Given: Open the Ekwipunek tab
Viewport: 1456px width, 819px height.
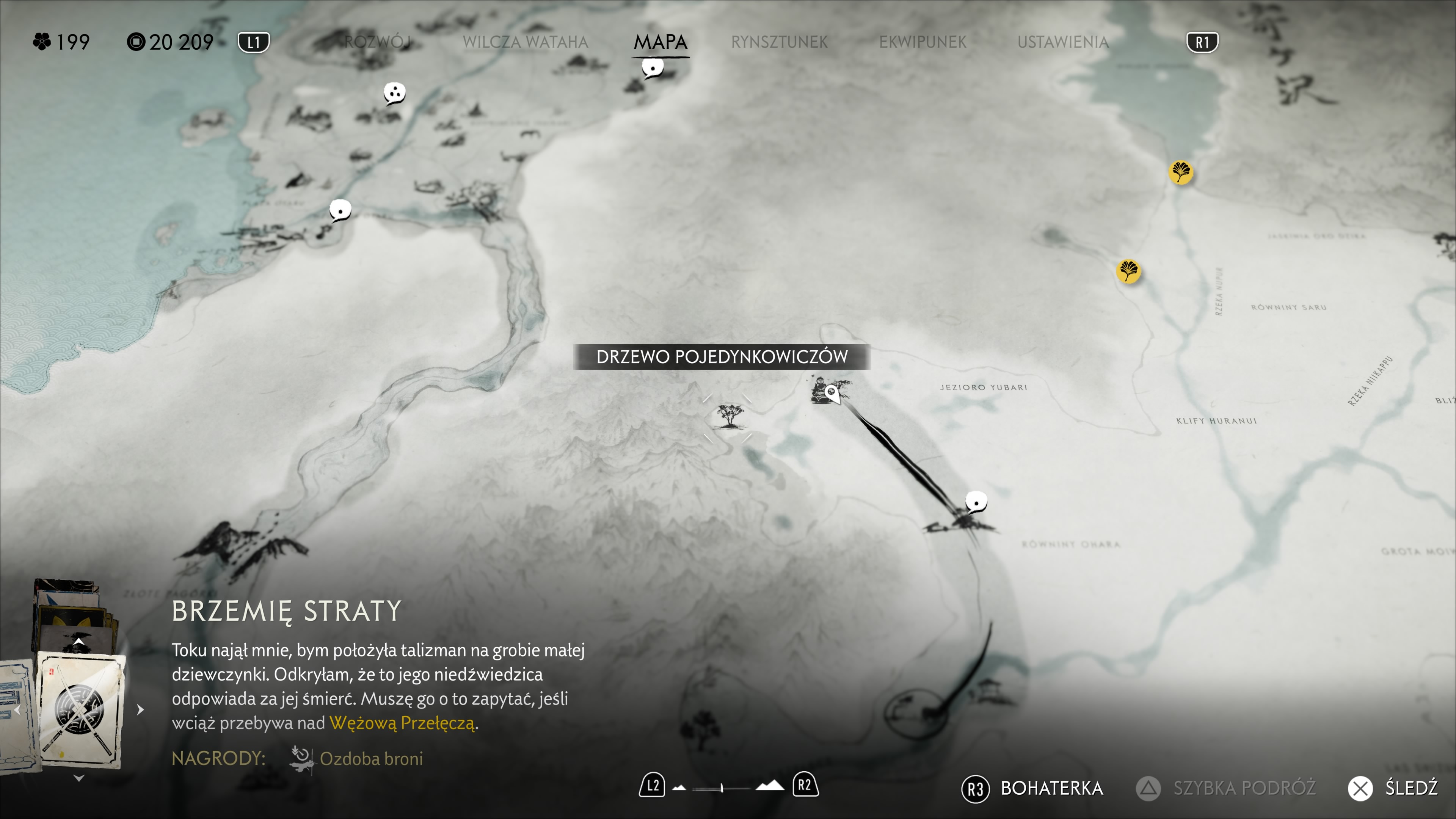Looking at the screenshot, I should click(x=923, y=42).
